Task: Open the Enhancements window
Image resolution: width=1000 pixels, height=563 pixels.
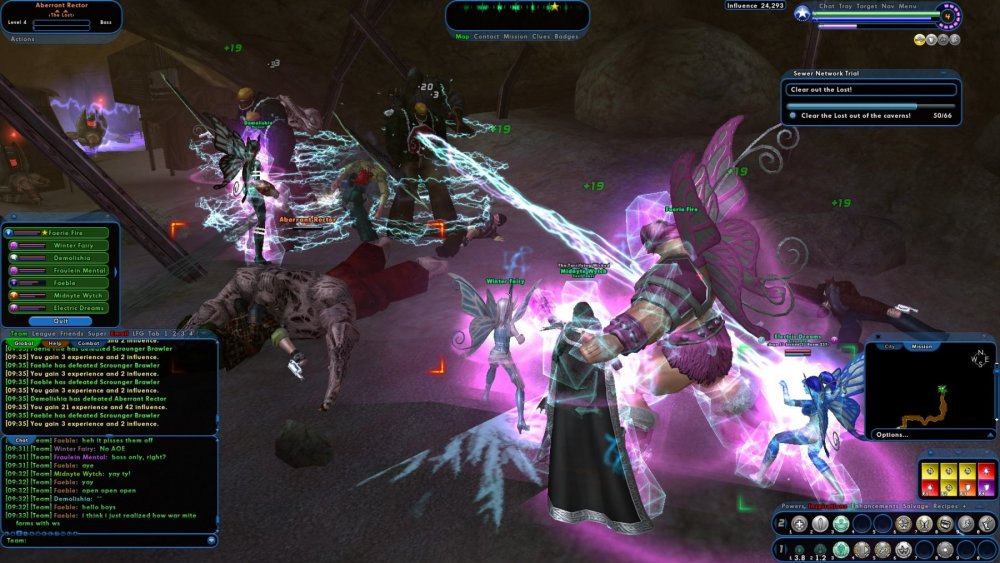Action: pos(879,508)
